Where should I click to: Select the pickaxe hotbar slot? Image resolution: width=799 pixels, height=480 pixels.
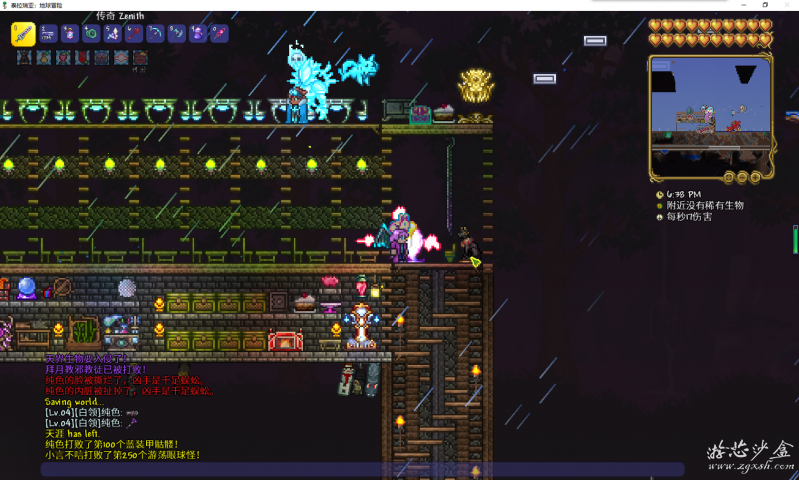155,33
